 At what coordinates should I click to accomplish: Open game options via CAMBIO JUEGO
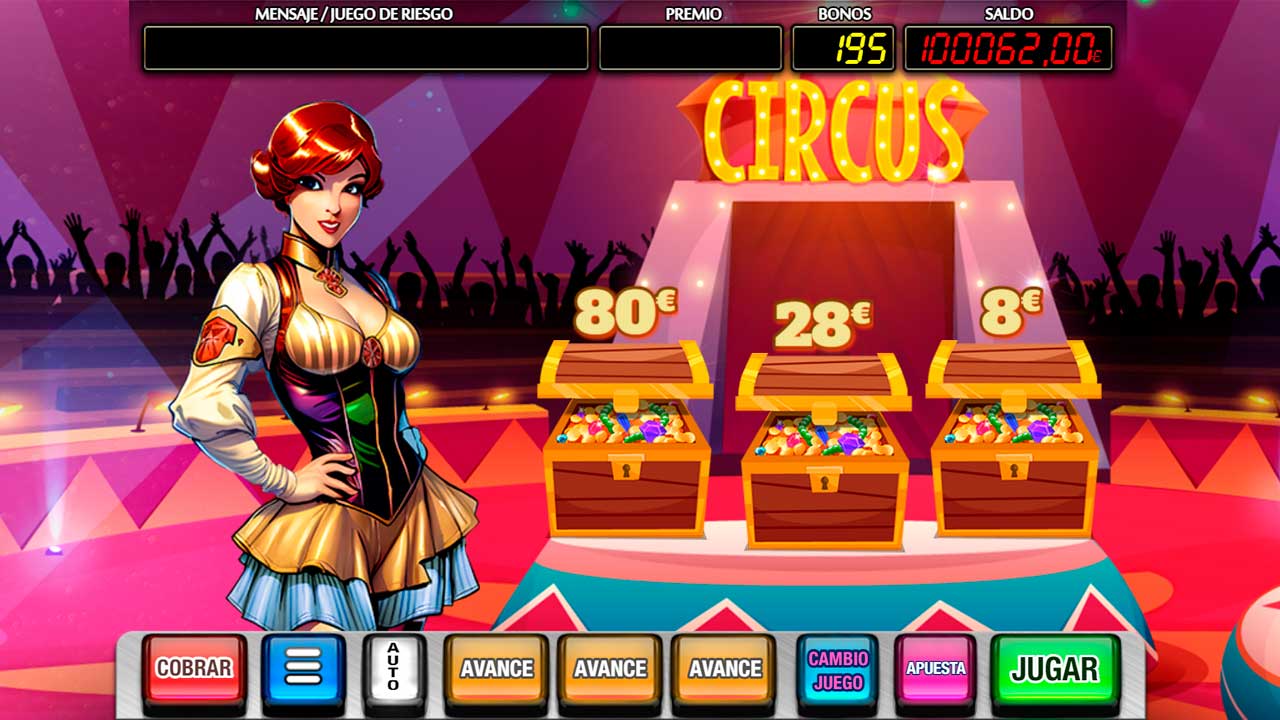[x=836, y=666]
